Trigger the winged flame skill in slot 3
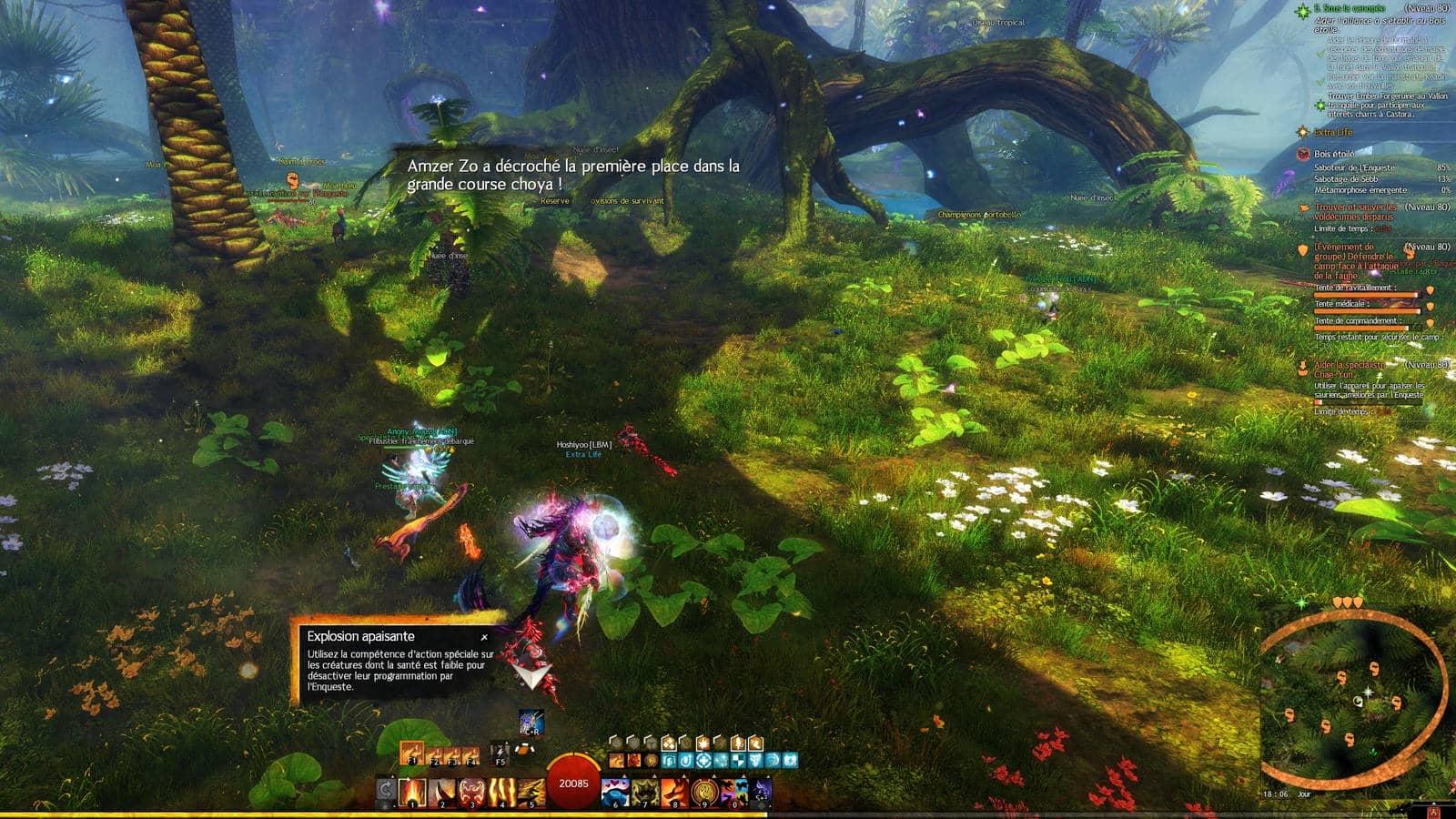 tap(472, 792)
